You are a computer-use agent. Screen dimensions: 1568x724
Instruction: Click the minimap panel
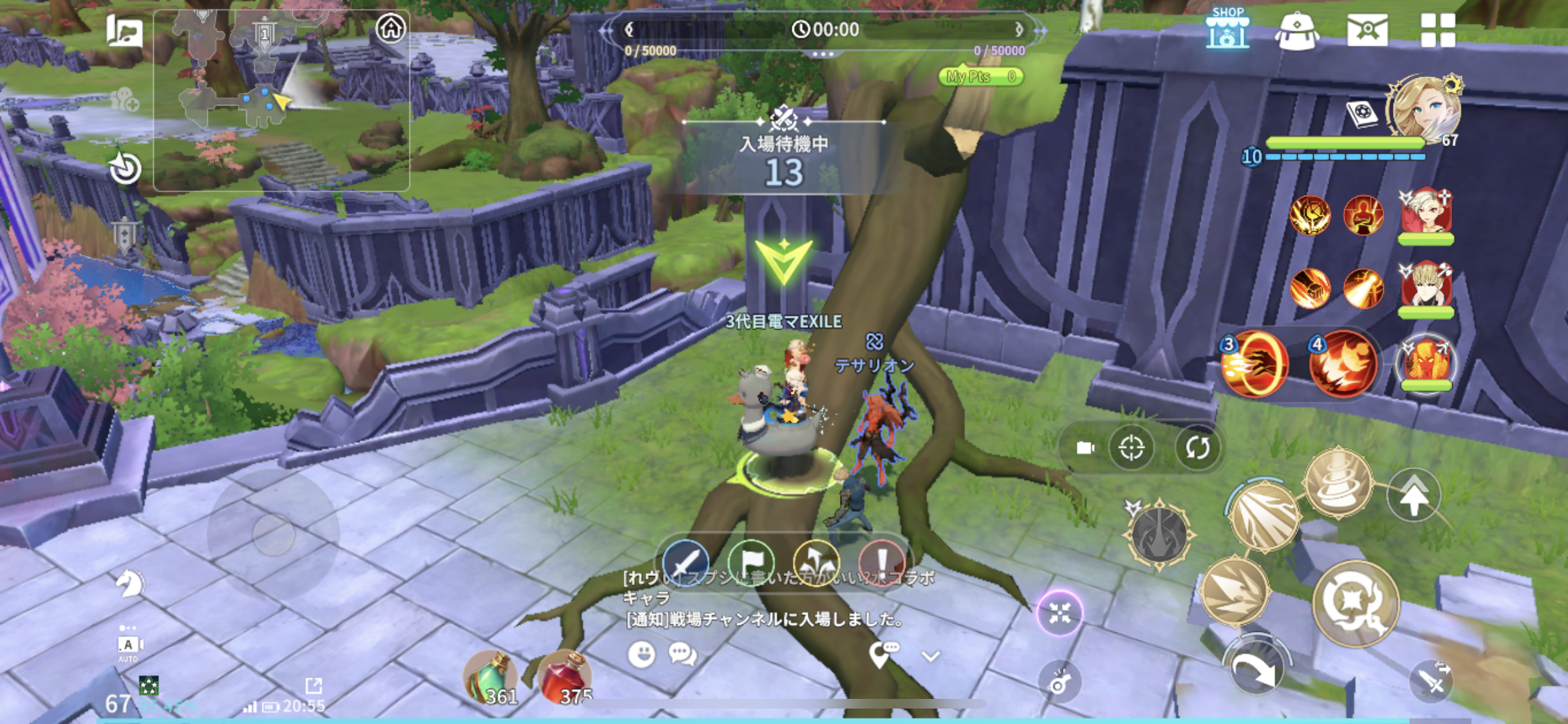281,101
